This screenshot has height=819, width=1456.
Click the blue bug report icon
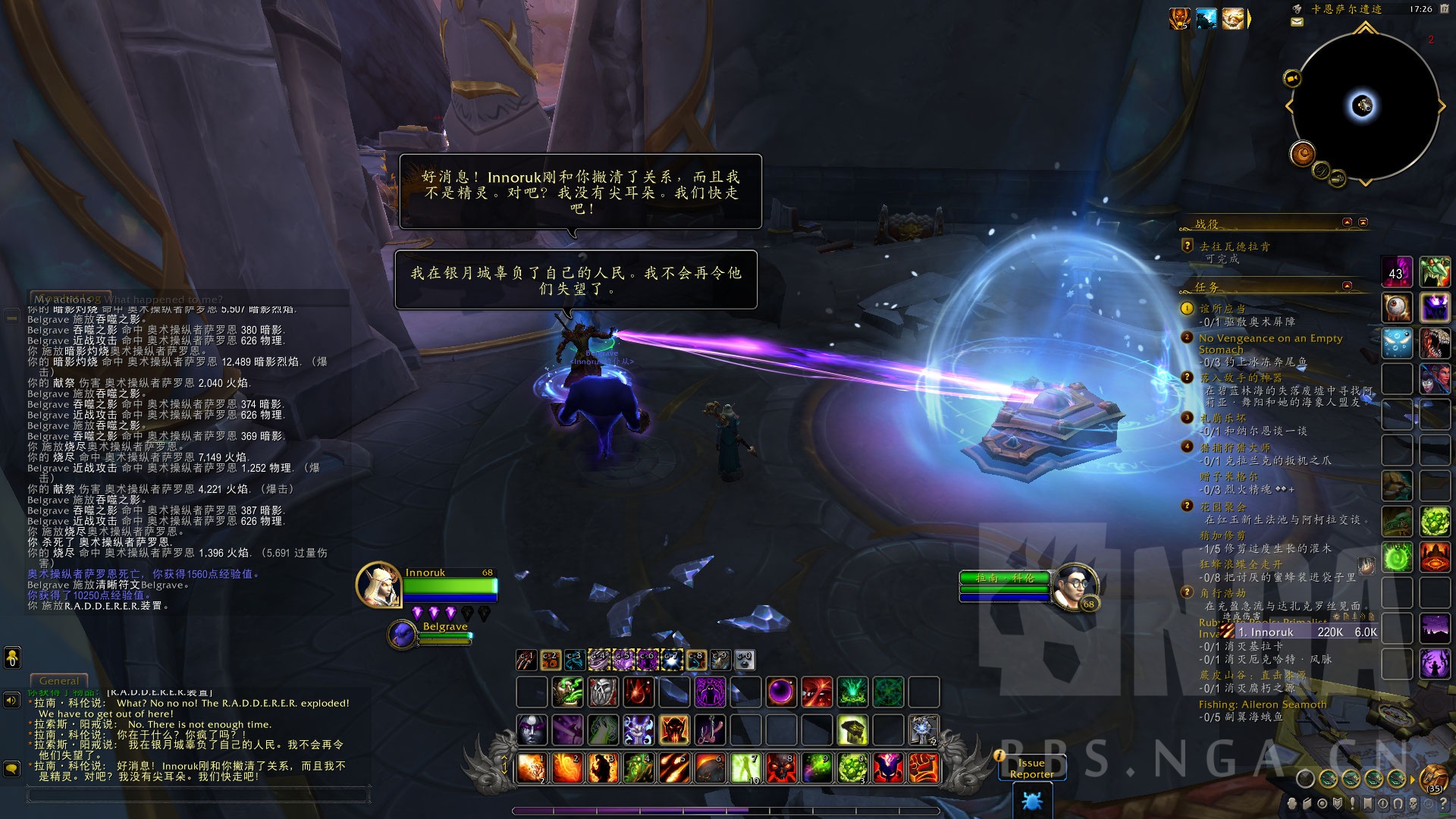[1031, 800]
